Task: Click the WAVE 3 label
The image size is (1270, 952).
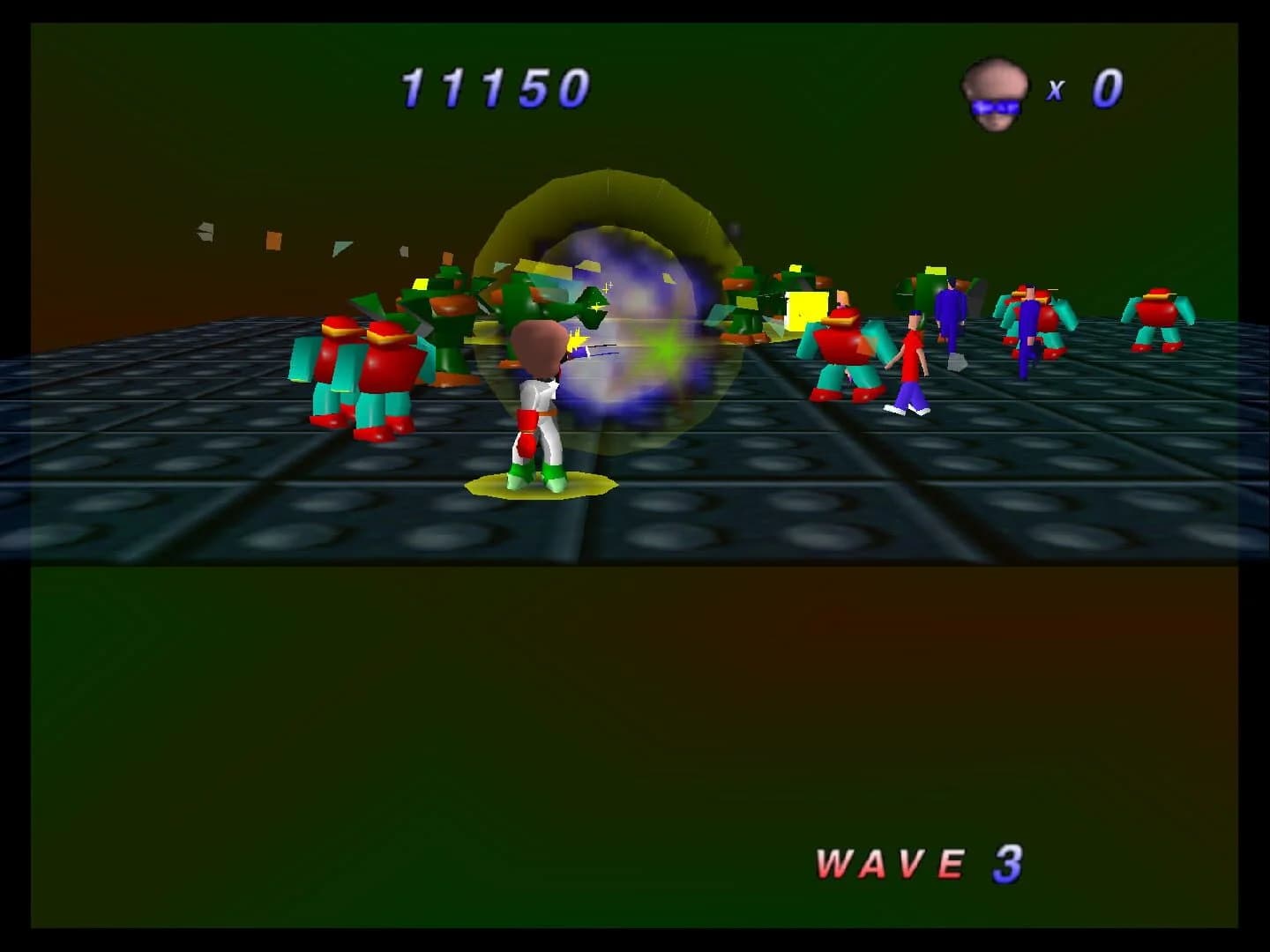Action: (917, 861)
